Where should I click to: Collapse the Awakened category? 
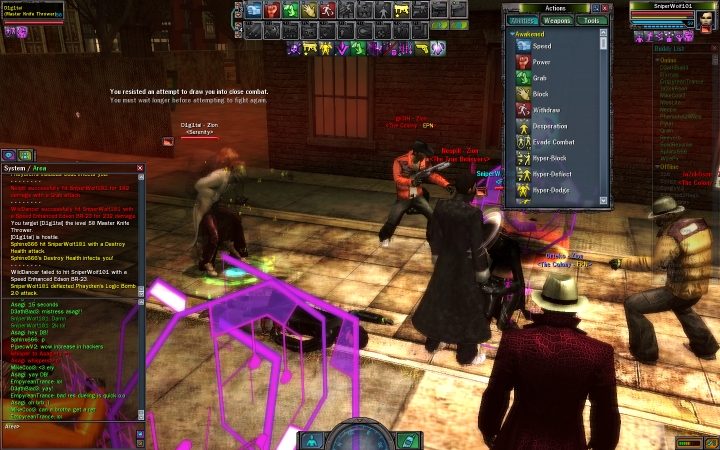click(513, 34)
